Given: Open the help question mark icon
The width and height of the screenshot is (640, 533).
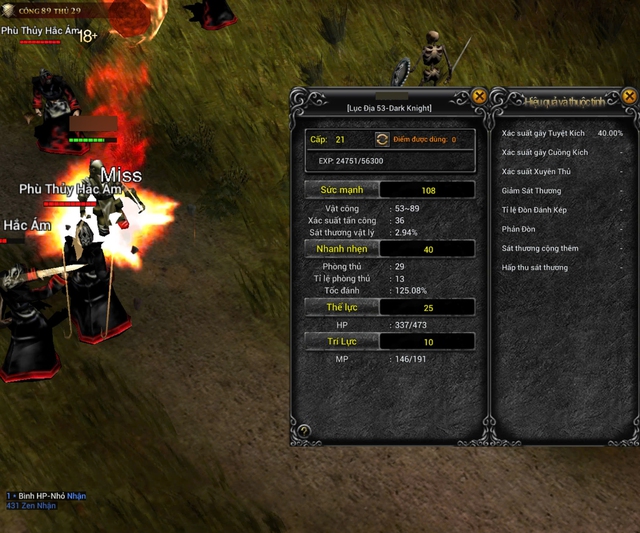Looking at the screenshot, I should coord(304,431).
